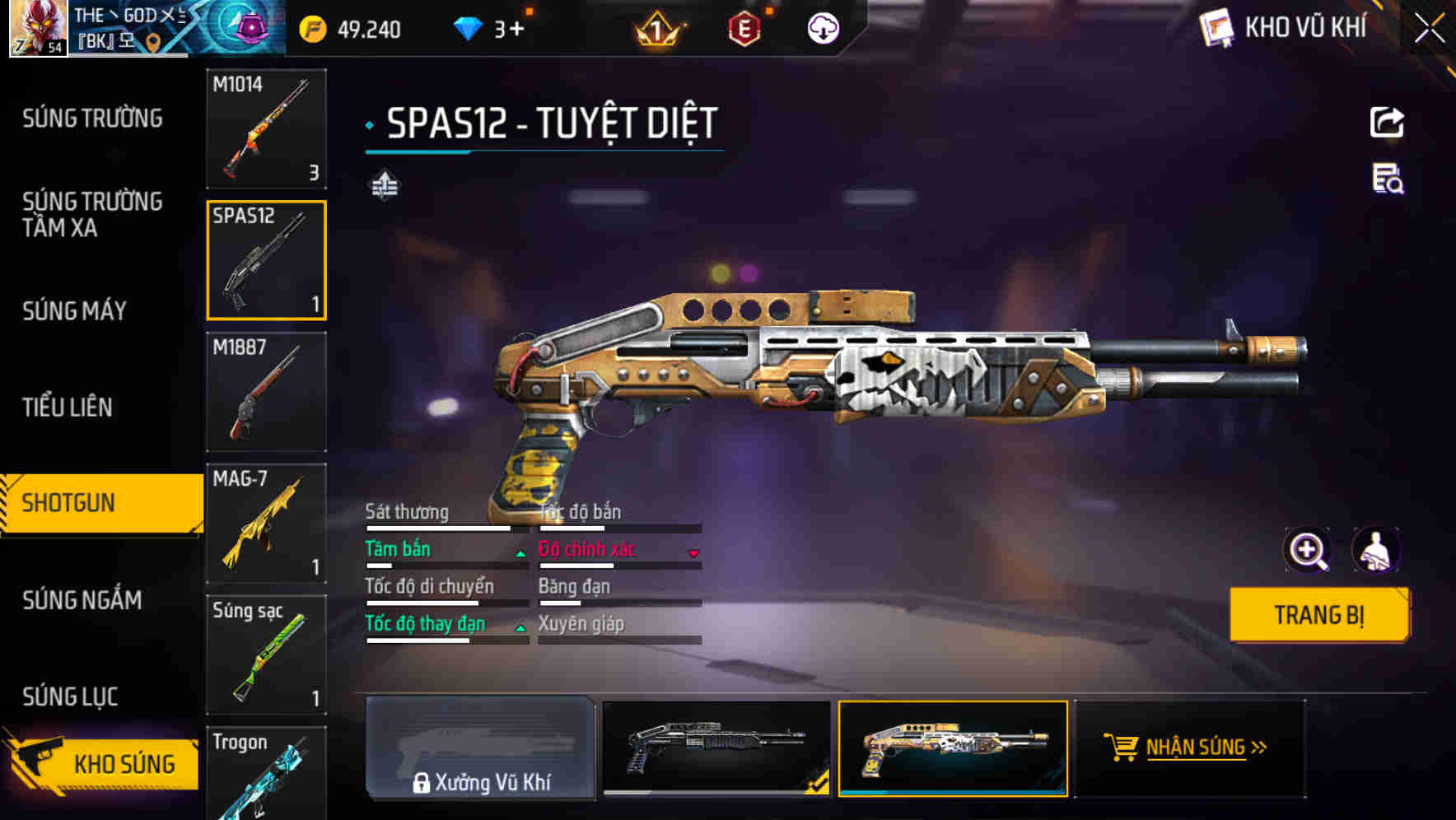Preview weapon on character icon
Screen dimensions: 1456x820
pyautogui.click(x=1375, y=550)
